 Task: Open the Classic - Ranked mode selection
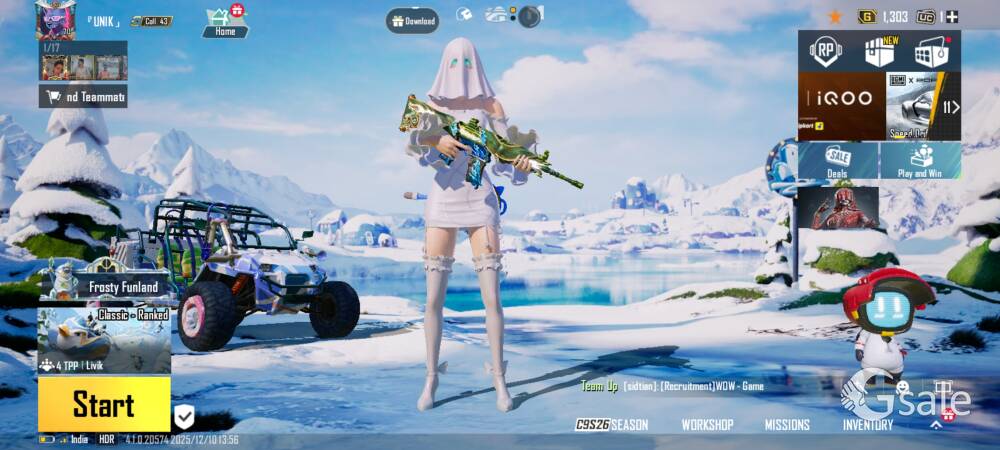tap(104, 341)
